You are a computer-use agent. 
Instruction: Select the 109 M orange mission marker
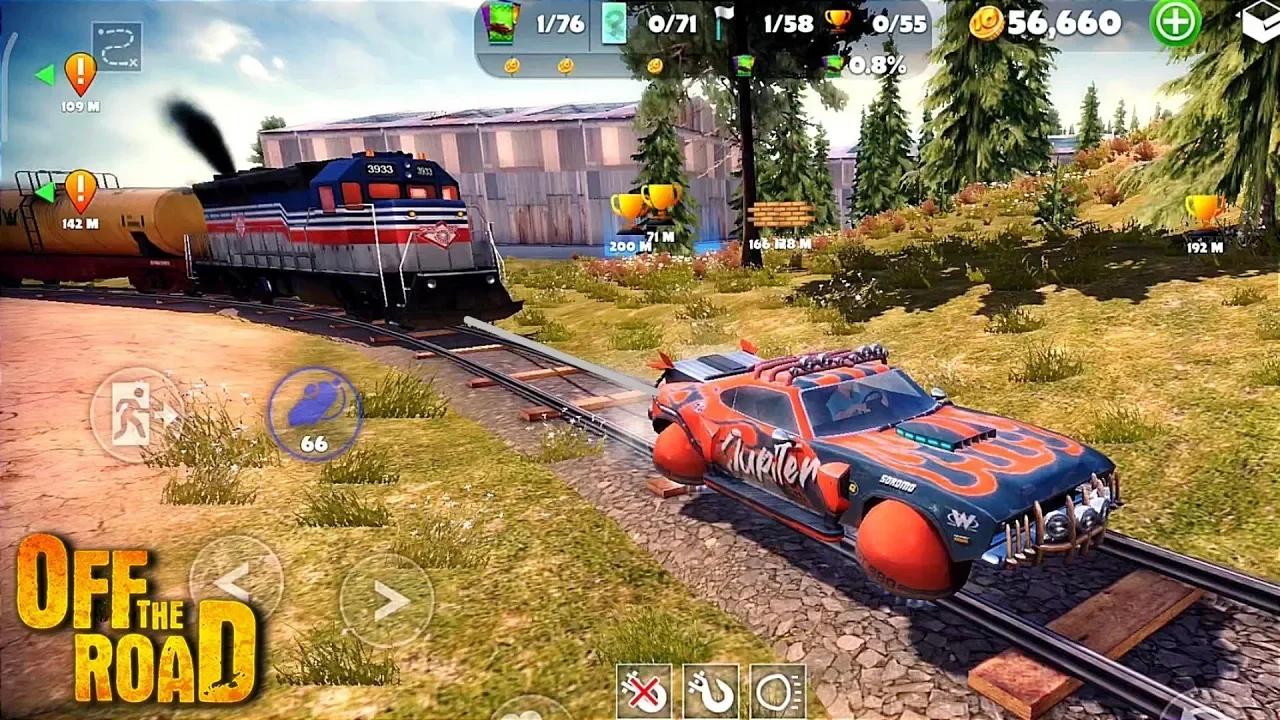point(80,73)
